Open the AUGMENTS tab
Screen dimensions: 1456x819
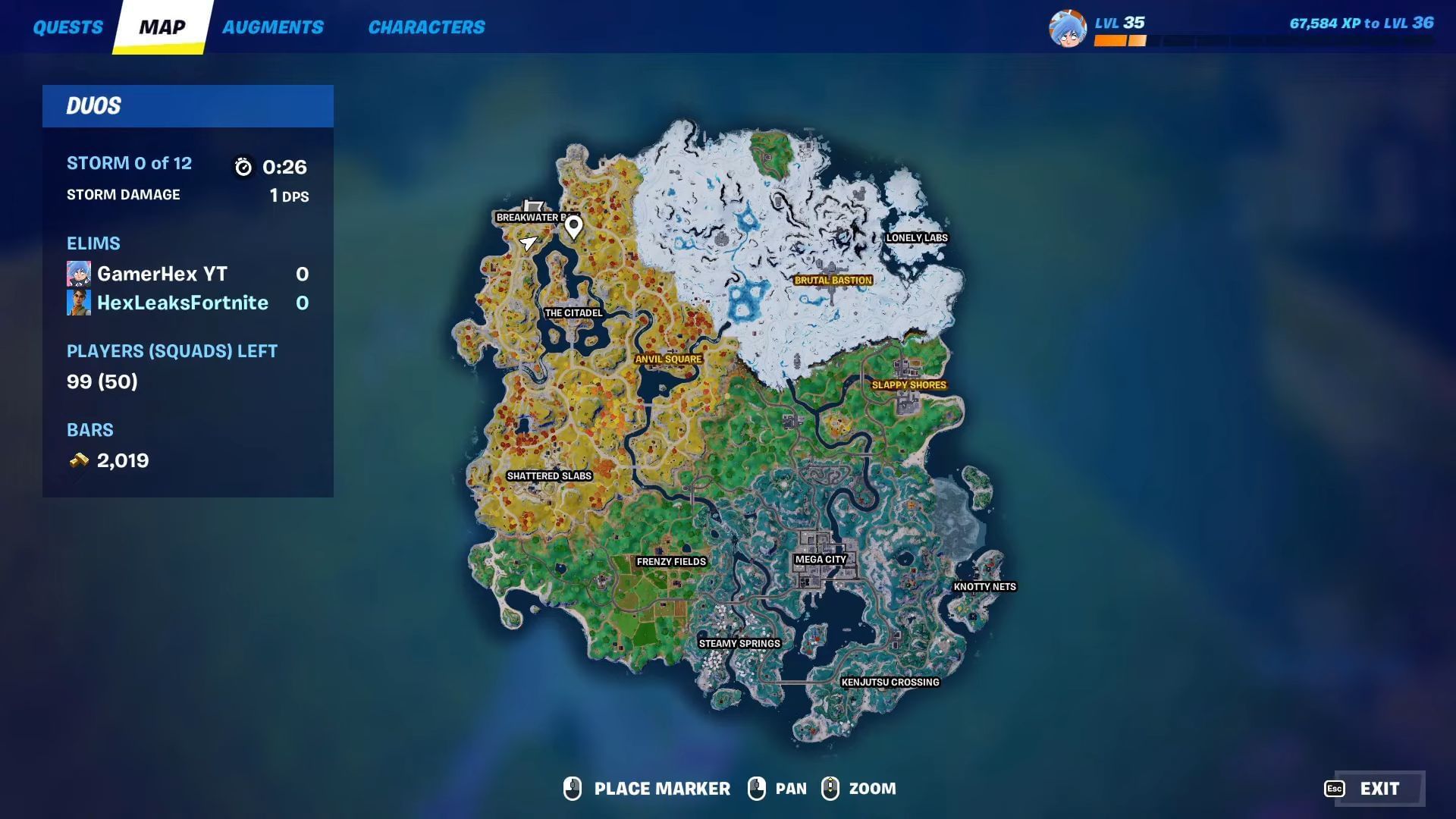click(x=273, y=27)
